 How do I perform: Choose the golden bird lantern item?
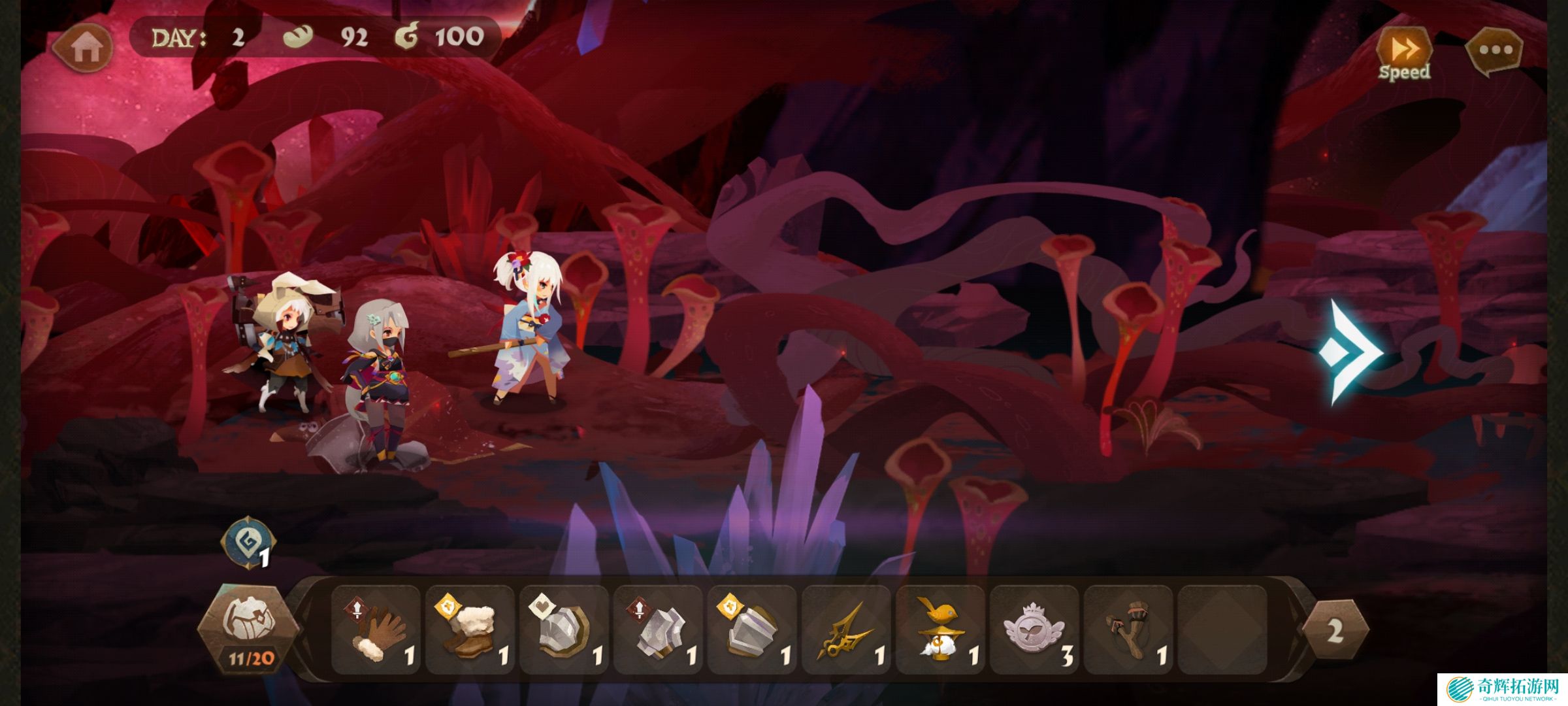941,630
